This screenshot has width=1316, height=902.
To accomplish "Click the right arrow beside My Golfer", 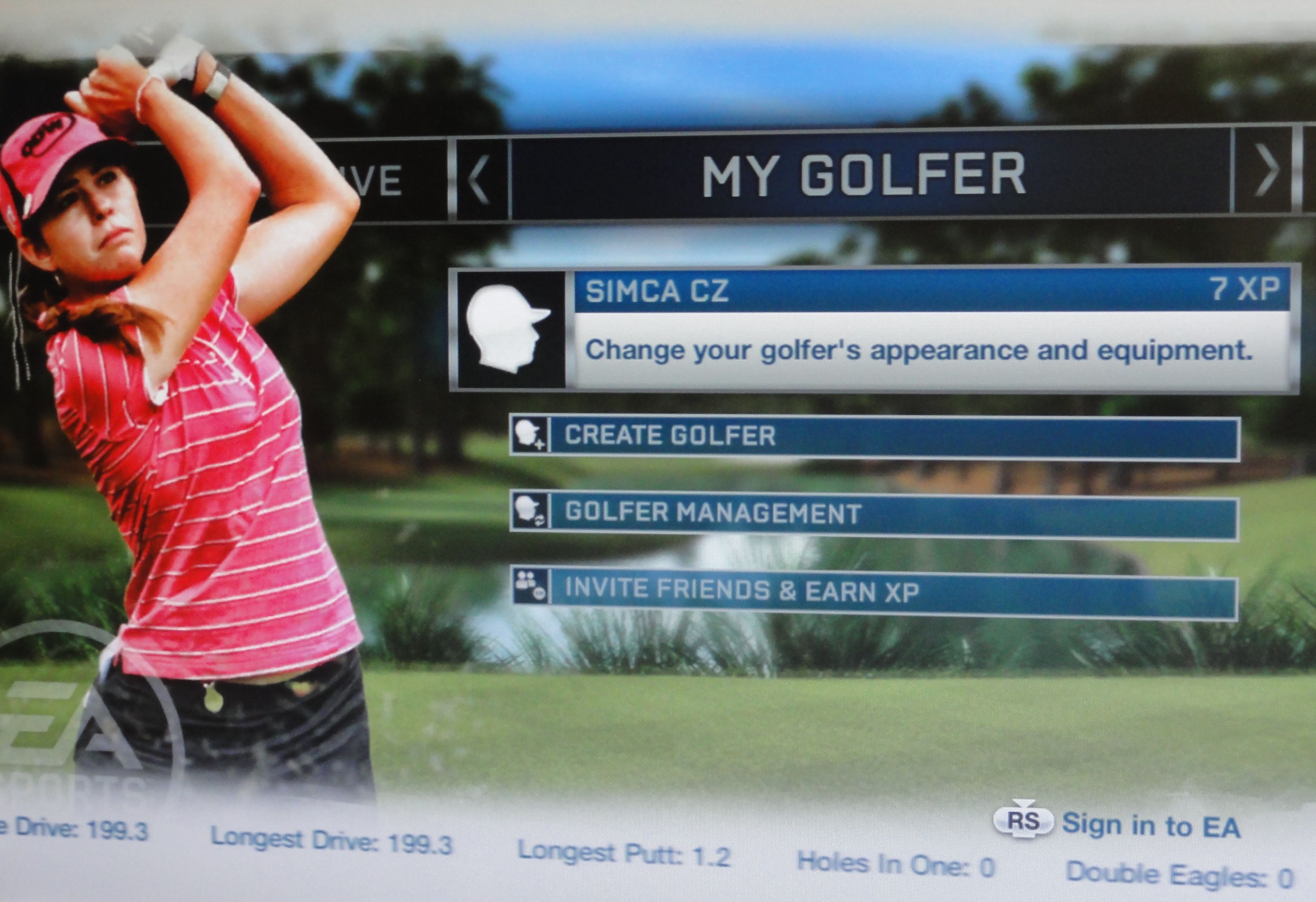I will click(x=1266, y=170).
